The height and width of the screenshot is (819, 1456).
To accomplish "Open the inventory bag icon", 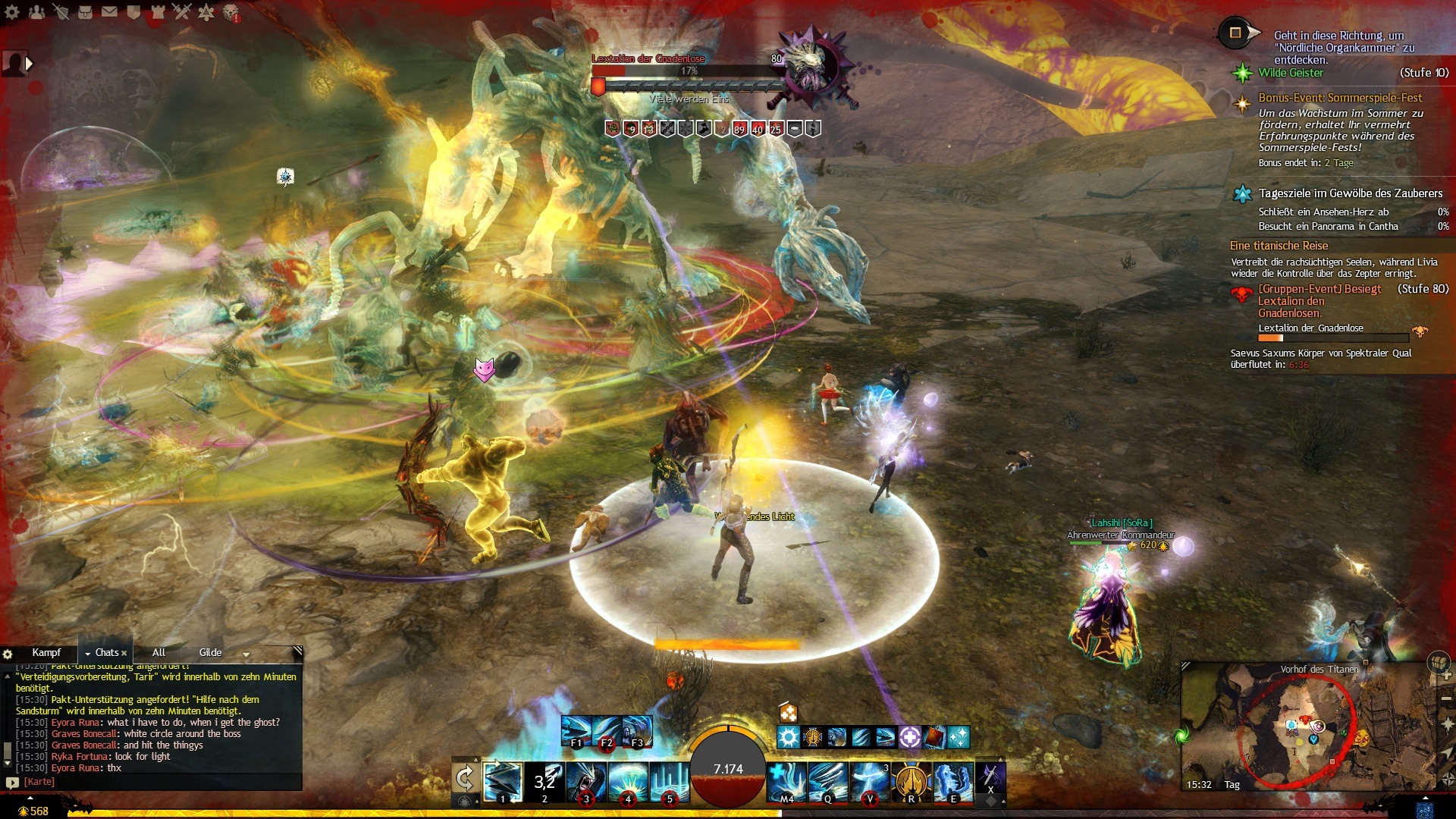I will tap(85, 11).
